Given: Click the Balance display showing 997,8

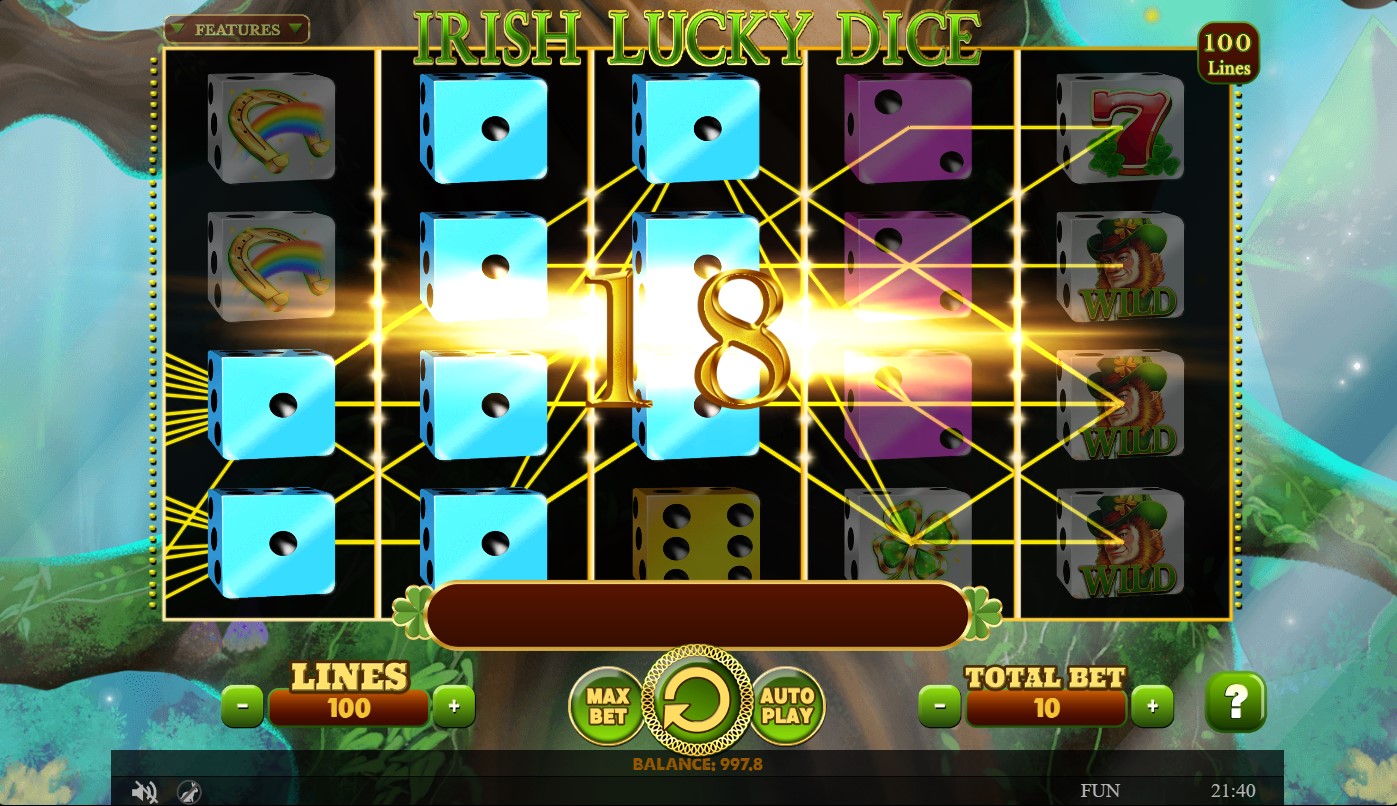Looking at the screenshot, I should point(698,761).
